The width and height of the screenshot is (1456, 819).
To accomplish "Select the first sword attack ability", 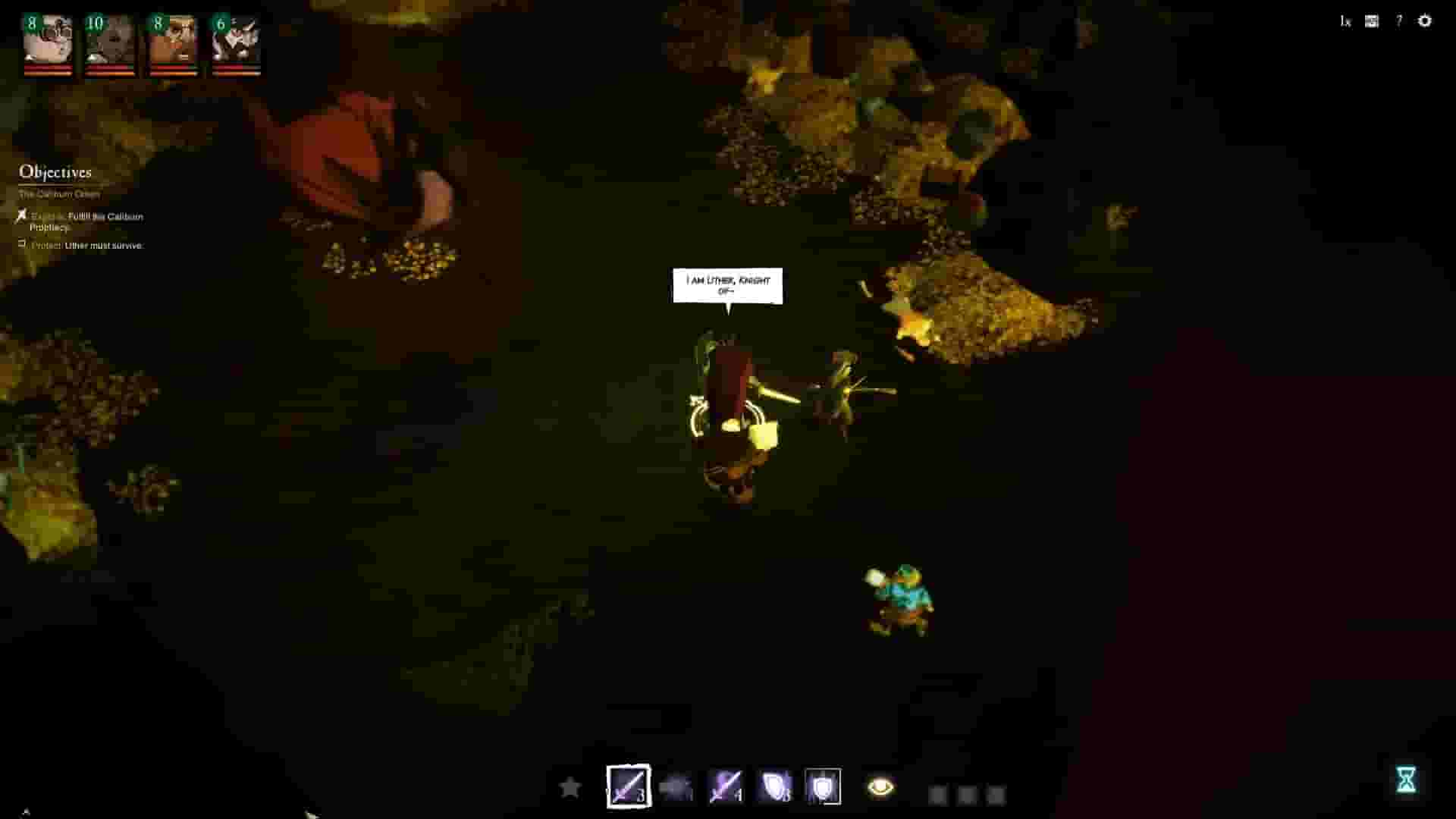I will click(x=628, y=787).
